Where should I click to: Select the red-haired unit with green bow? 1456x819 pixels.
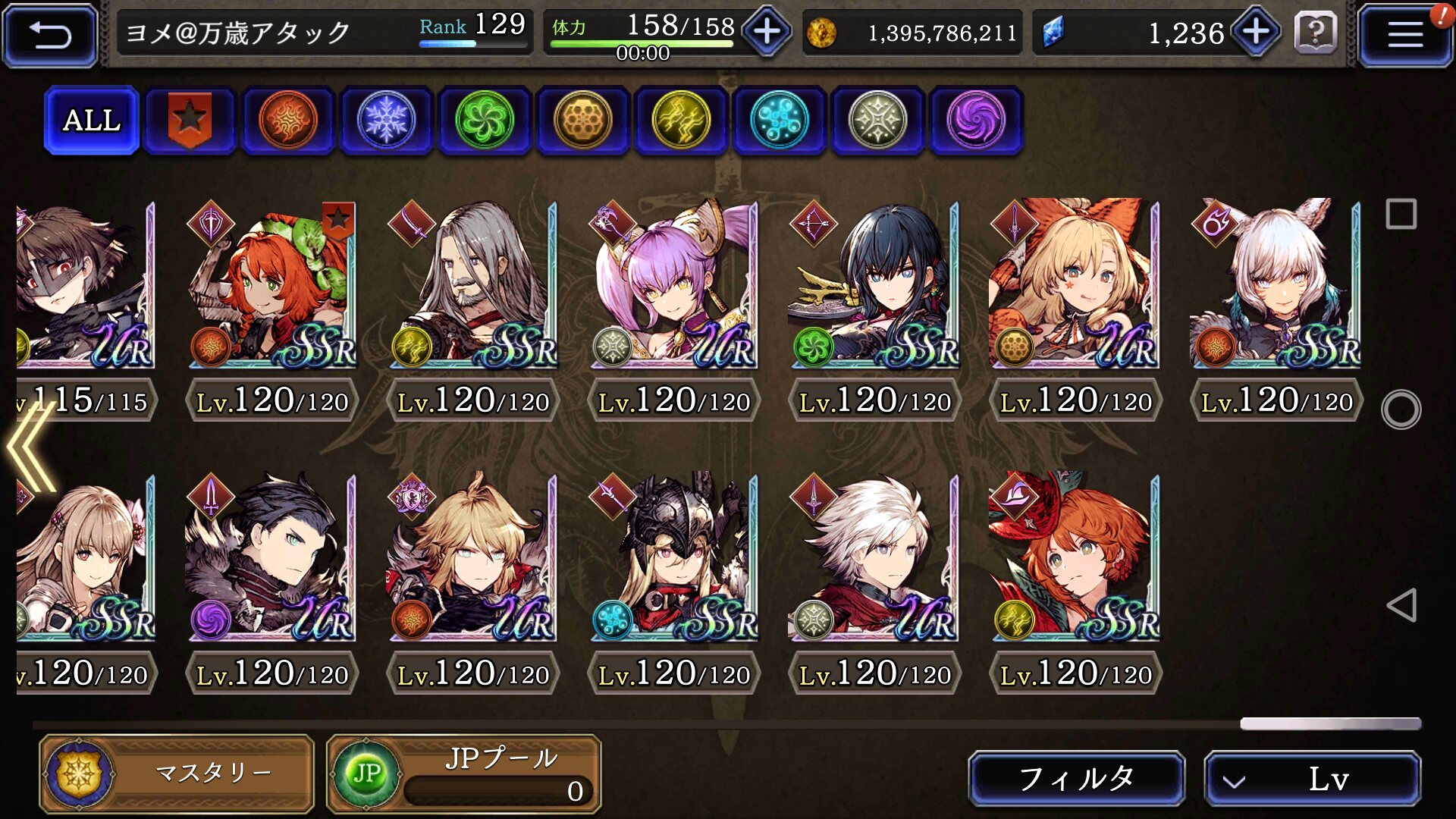pyautogui.click(x=271, y=284)
